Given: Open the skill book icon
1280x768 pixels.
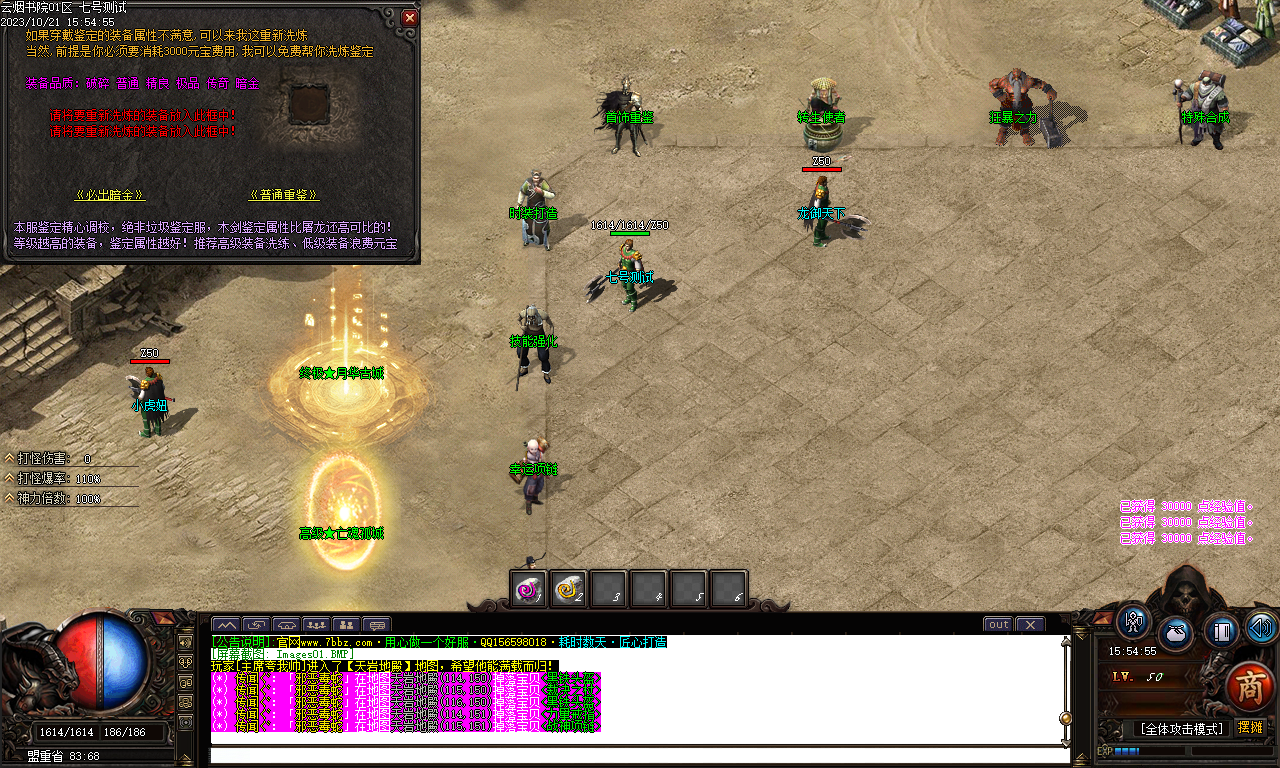Looking at the screenshot, I should point(1220,631).
